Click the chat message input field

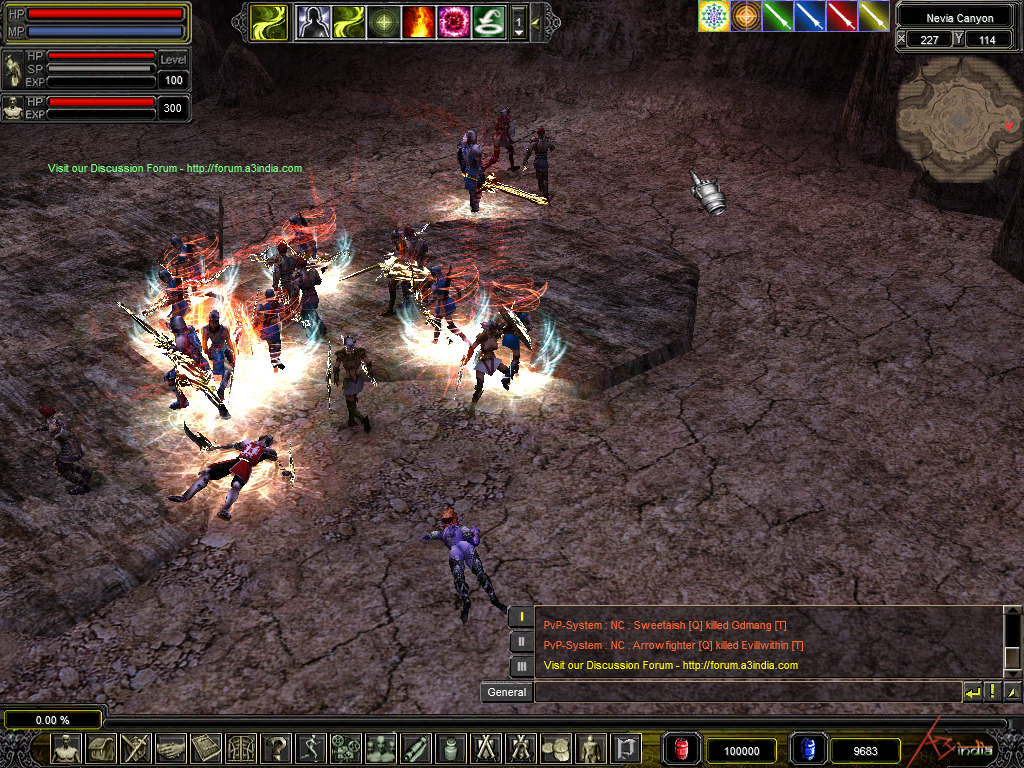(747, 692)
